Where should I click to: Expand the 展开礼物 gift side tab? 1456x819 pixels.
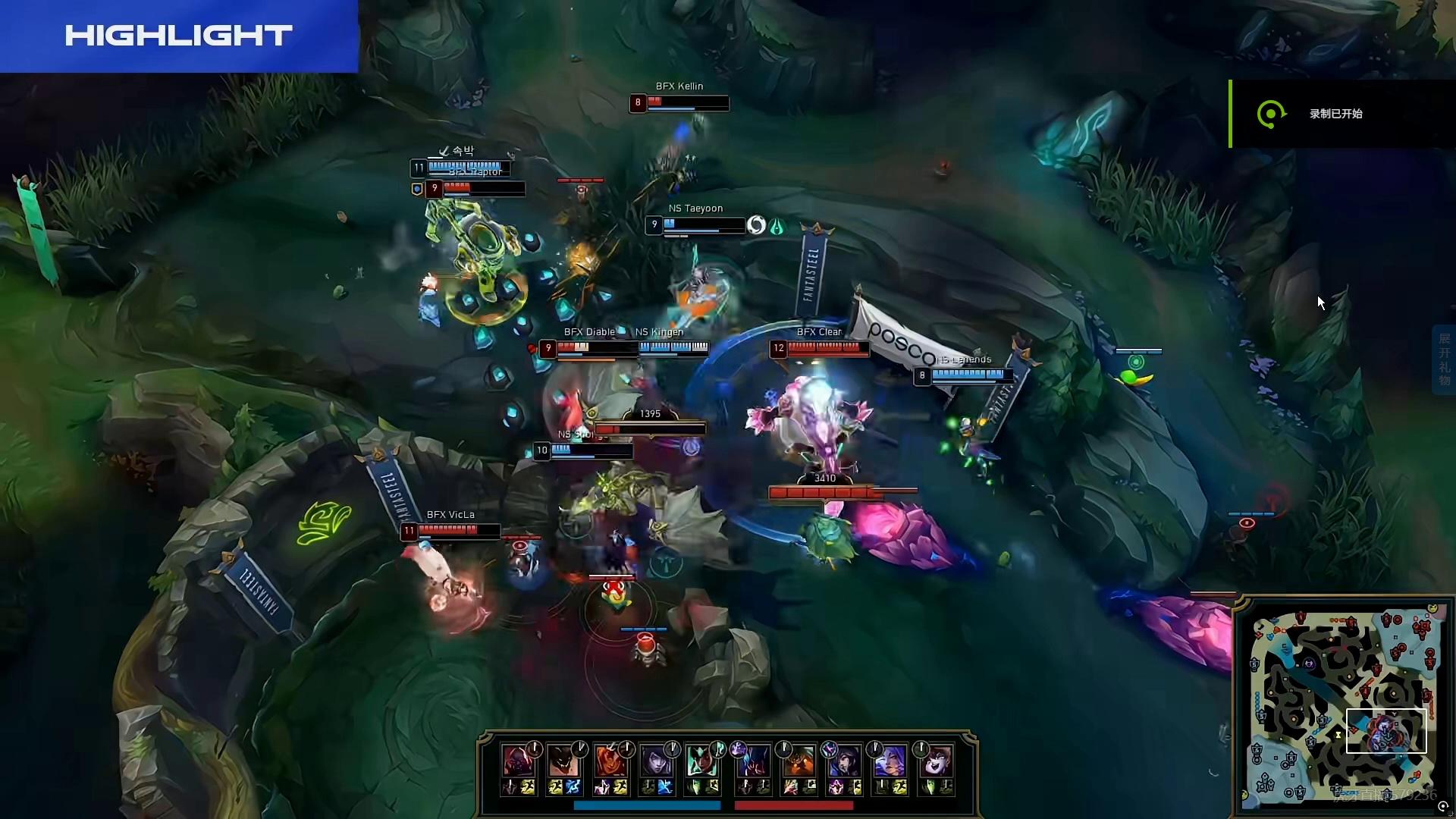point(1444,359)
